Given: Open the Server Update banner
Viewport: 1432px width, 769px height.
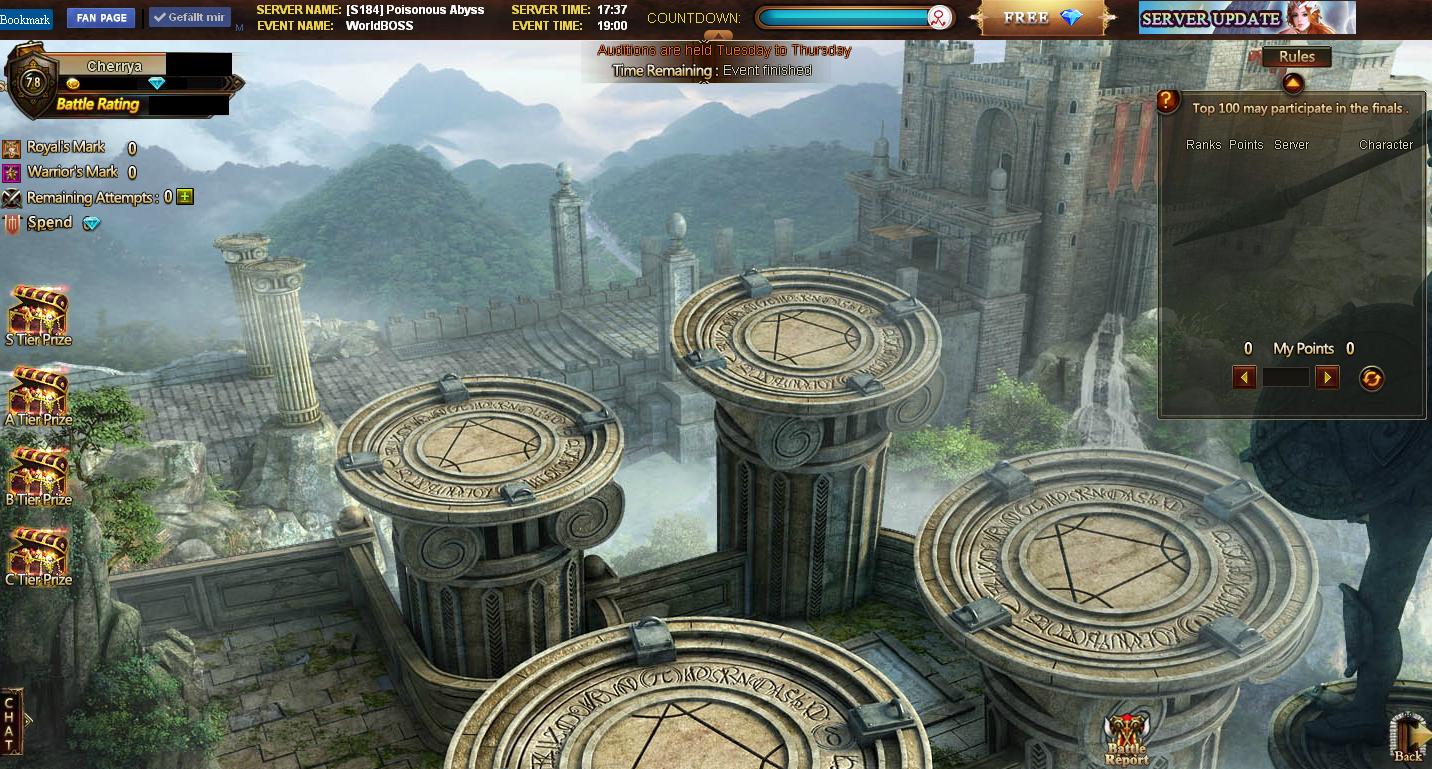Looking at the screenshot, I should (1246, 18).
